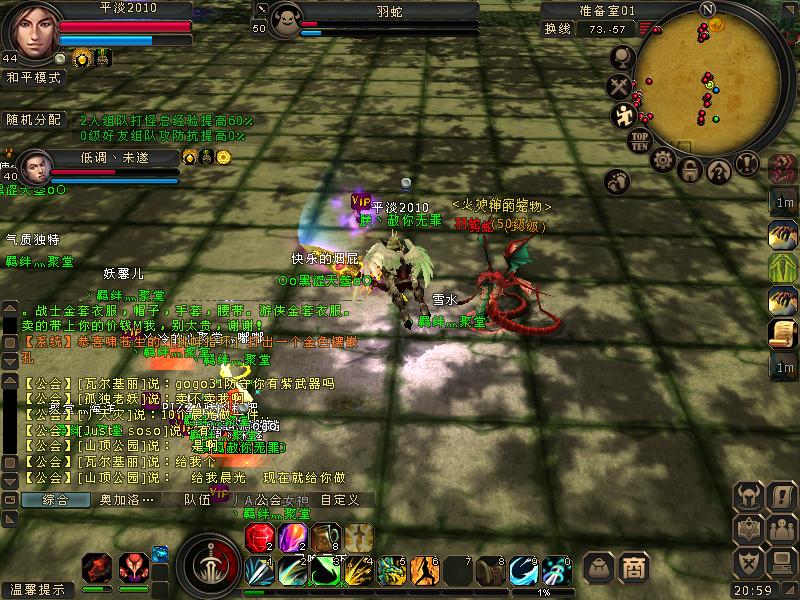Open the 随机分配 loot distribution option
The height and width of the screenshot is (600, 800).
[33, 119]
